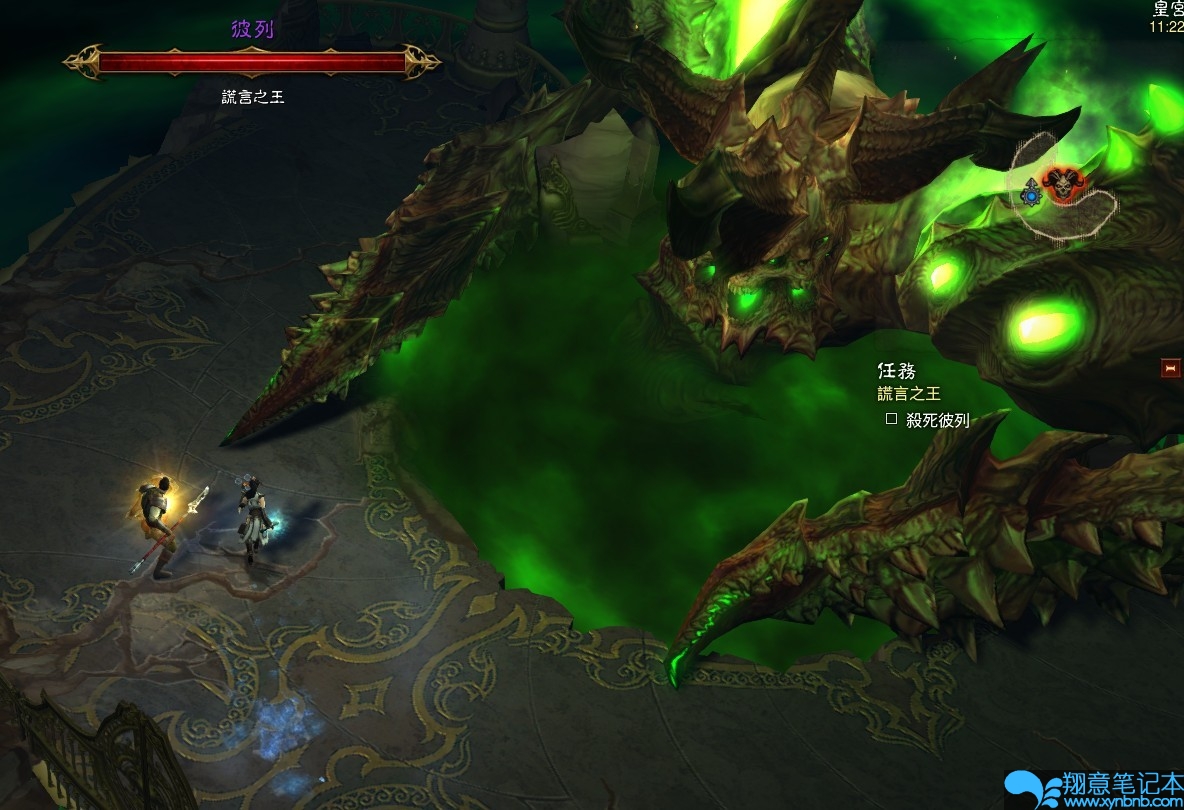Toggle the red quest tracker collapse button
Screen dimensions: 1184x810
click(x=1170, y=369)
